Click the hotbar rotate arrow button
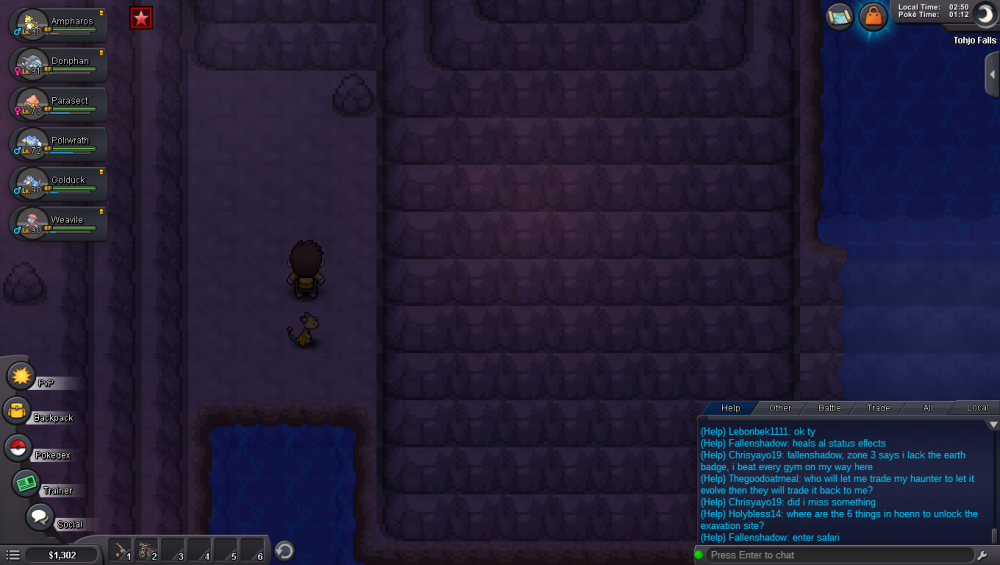1000x565 pixels. click(284, 551)
